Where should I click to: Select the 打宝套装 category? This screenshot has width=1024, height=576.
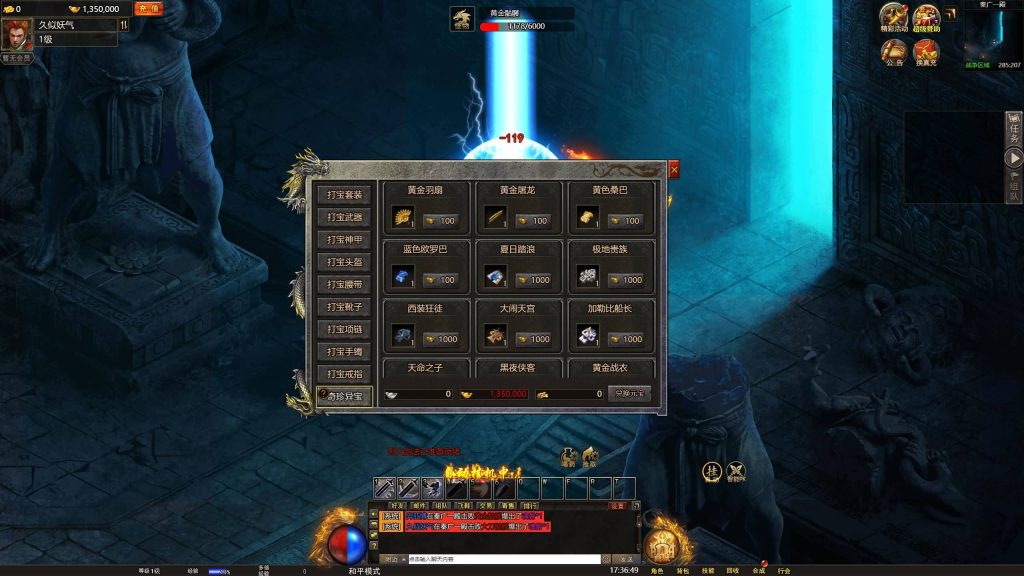(x=345, y=194)
